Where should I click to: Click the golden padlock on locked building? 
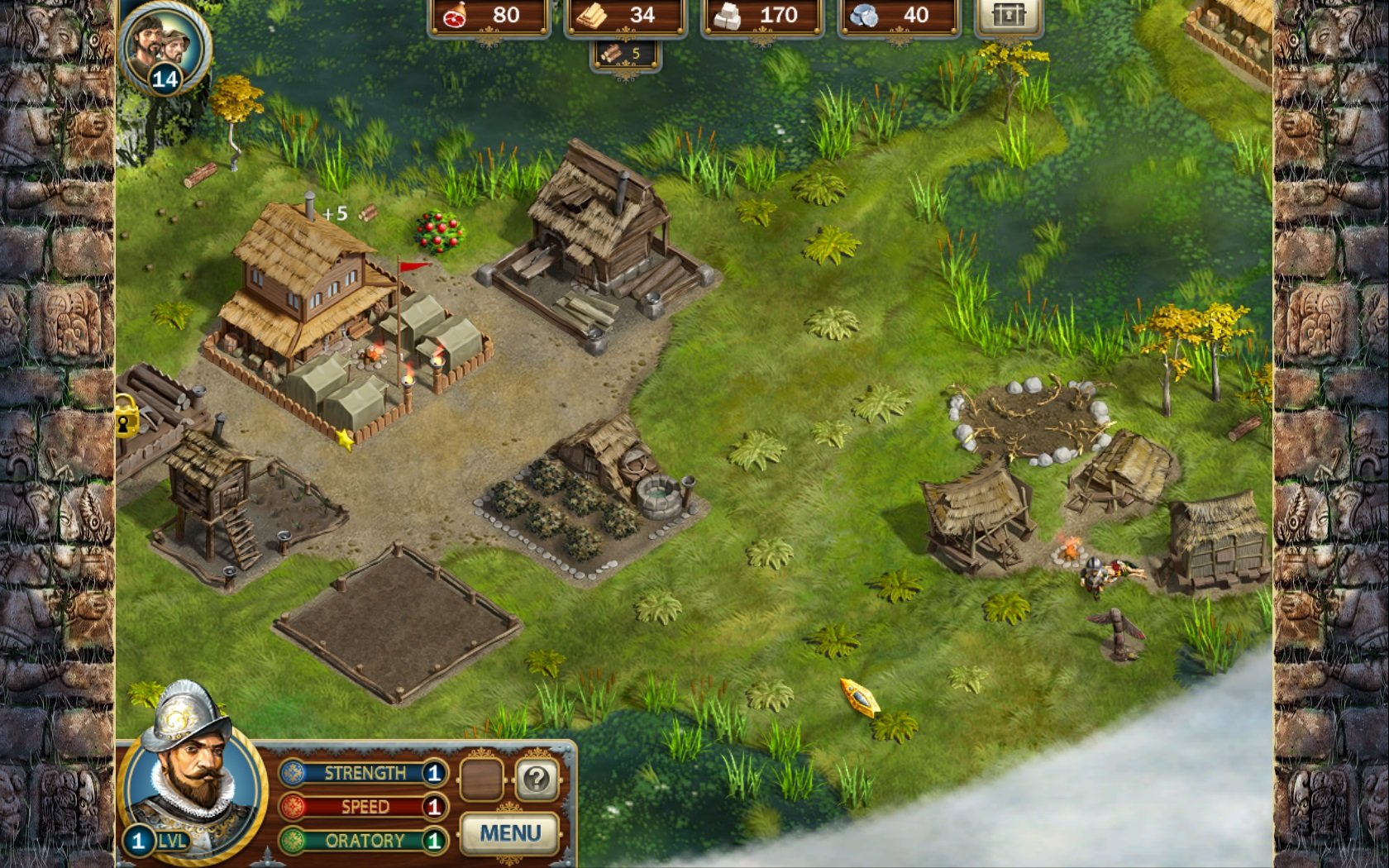pyautogui.click(x=126, y=416)
